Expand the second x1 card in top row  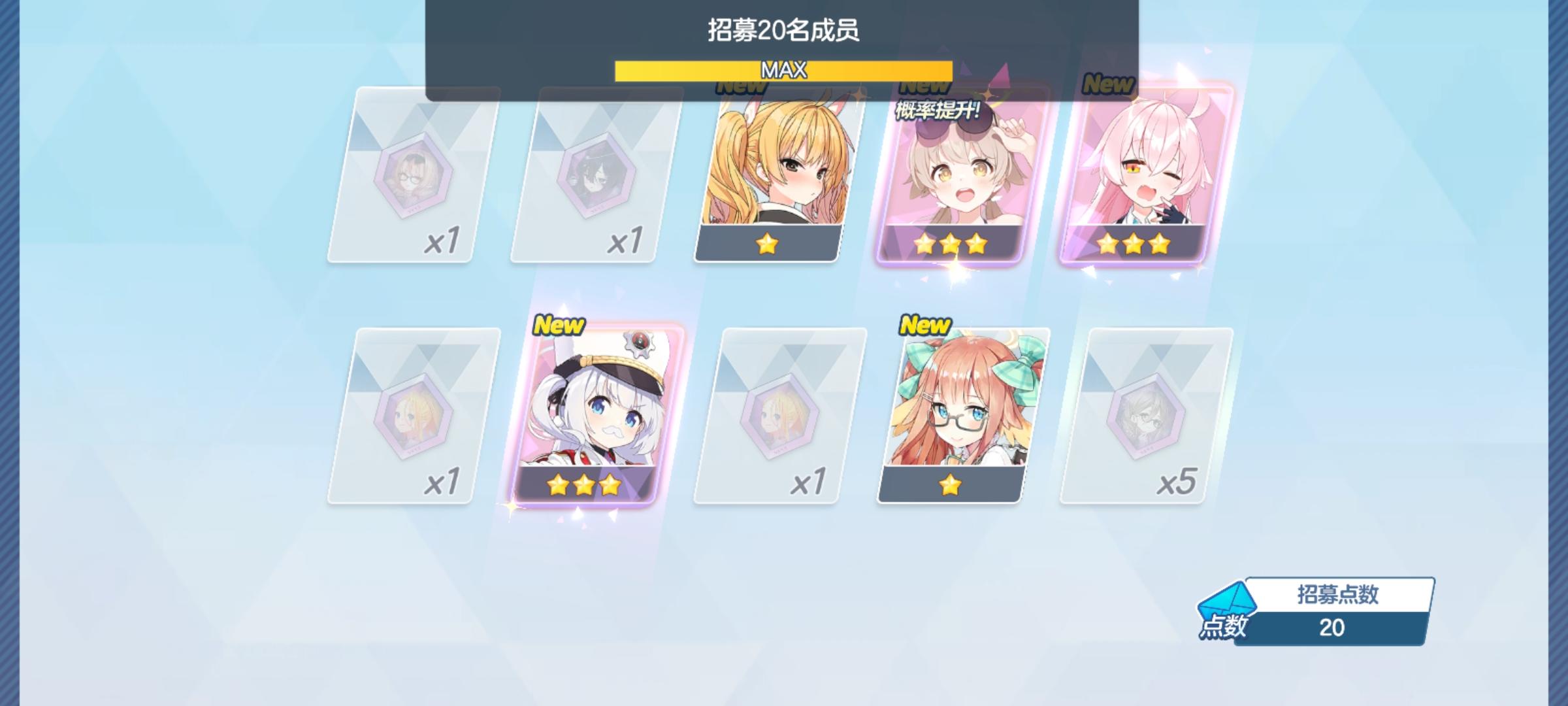(x=585, y=173)
